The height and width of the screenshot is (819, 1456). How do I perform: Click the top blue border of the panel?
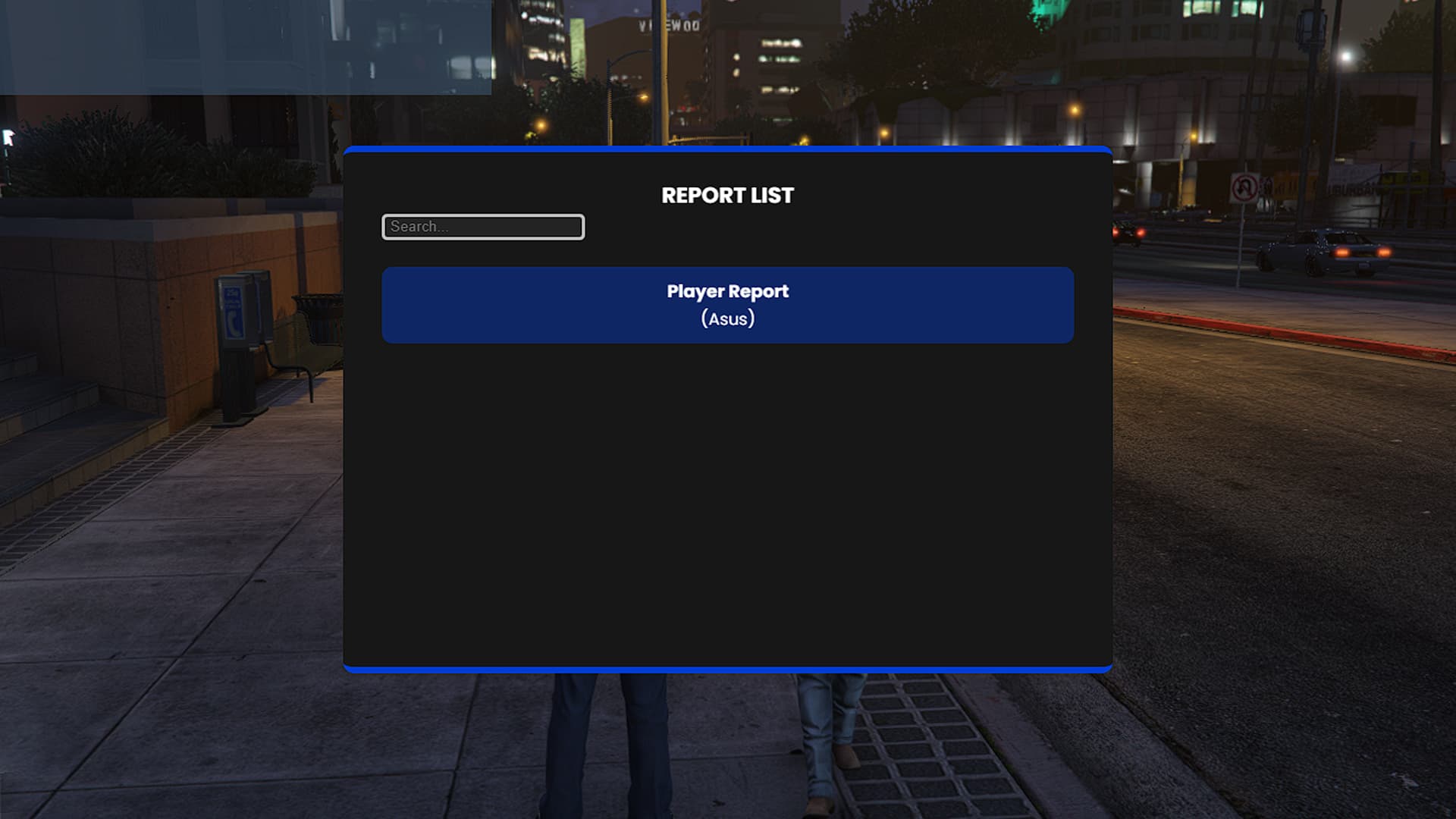(727, 150)
